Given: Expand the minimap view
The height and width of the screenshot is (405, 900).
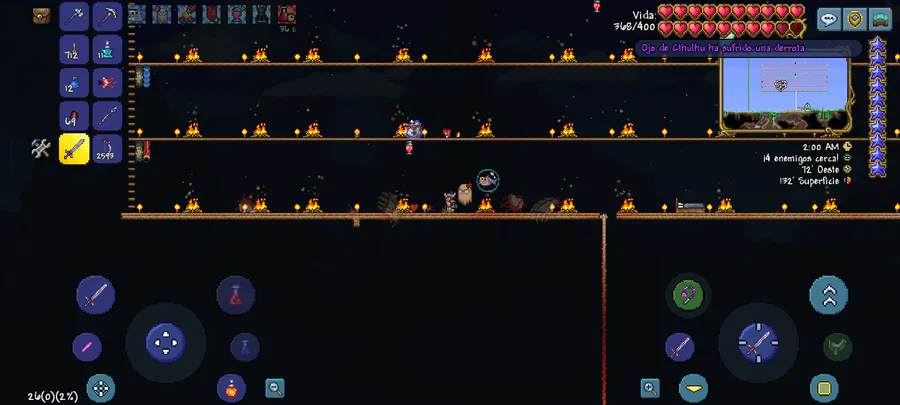Looking at the screenshot, I should click(880, 18).
